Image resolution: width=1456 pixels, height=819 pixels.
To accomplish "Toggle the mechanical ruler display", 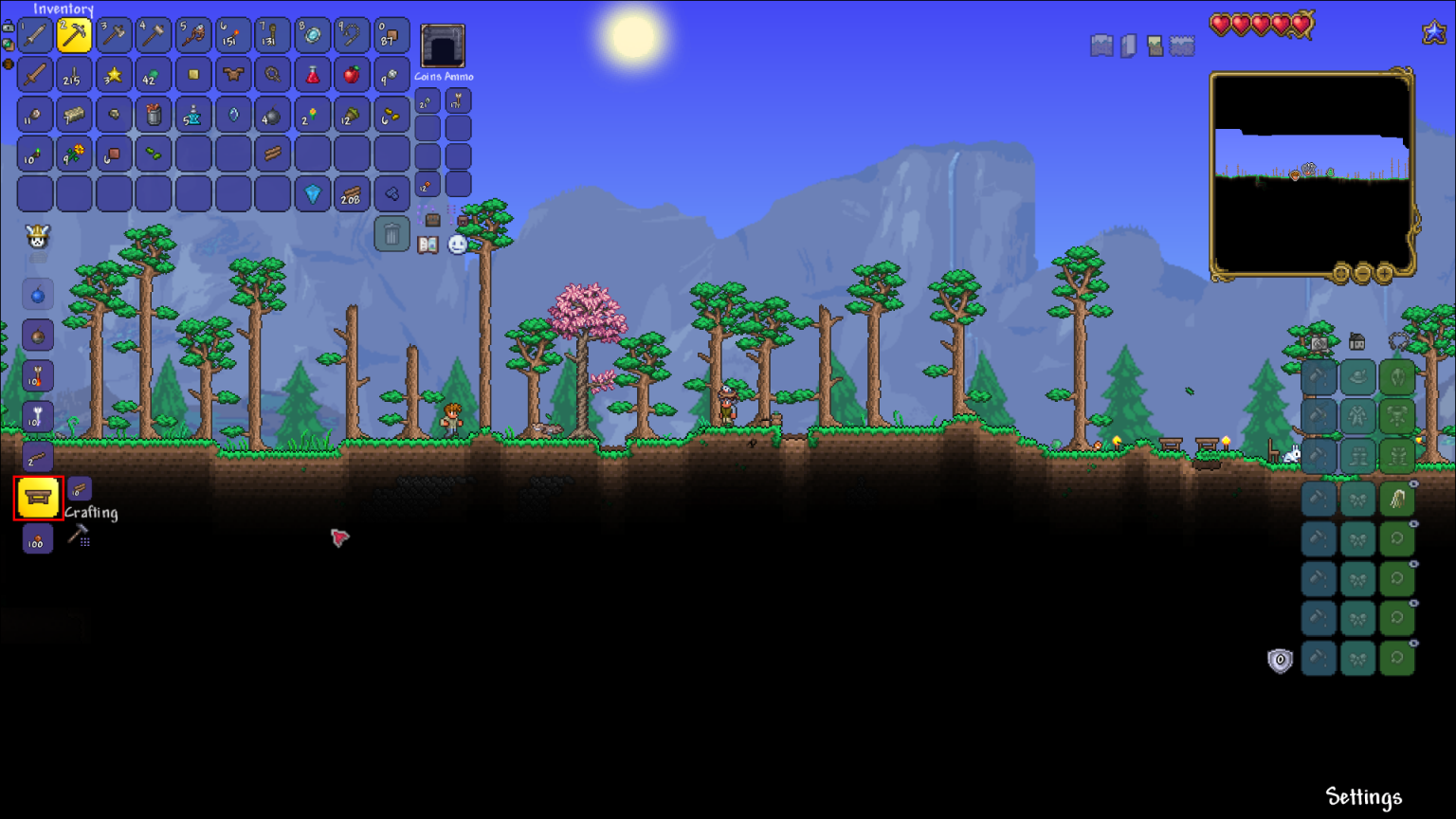I will tap(1128, 45).
